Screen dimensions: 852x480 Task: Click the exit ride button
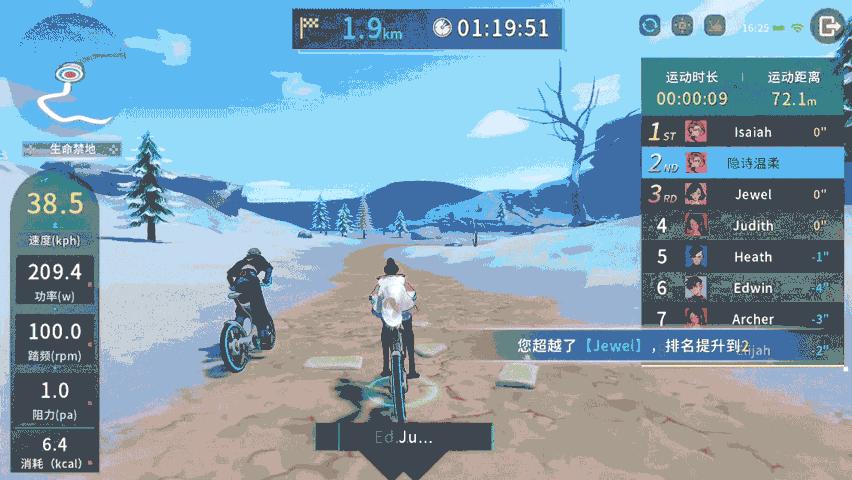click(827, 26)
